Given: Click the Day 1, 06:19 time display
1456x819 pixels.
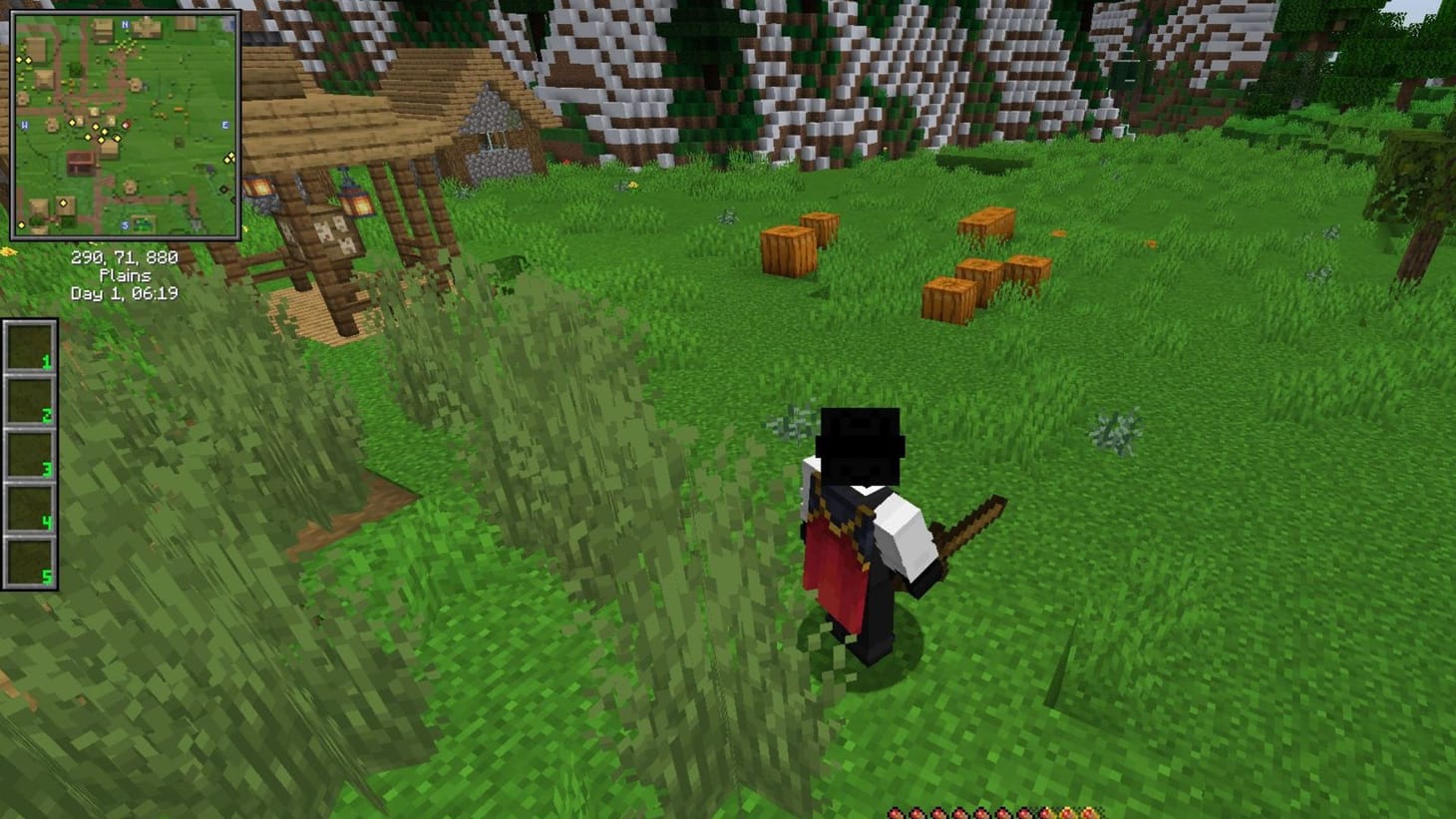Looking at the screenshot, I should [x=124, y=293].
